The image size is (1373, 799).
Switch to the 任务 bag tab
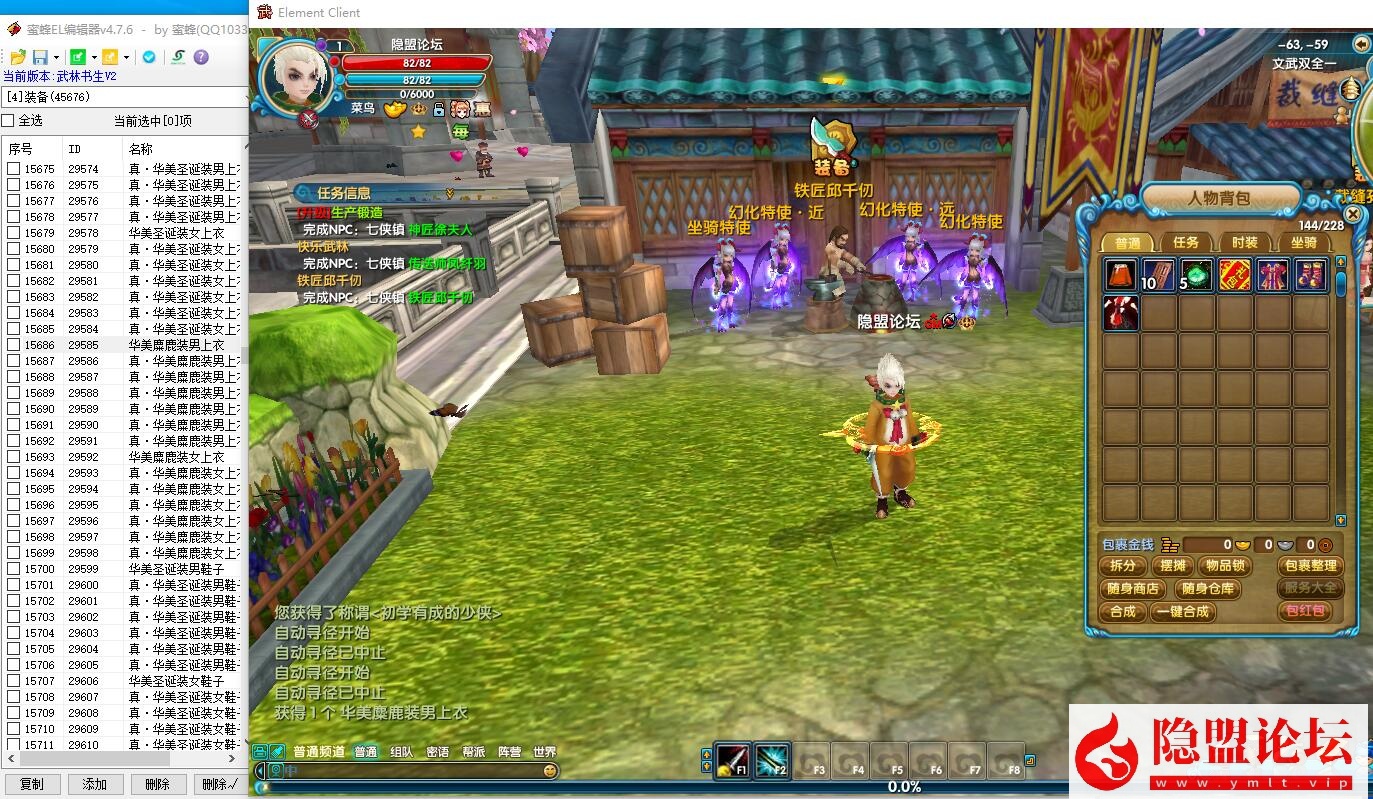click(x=1186, y=242)
